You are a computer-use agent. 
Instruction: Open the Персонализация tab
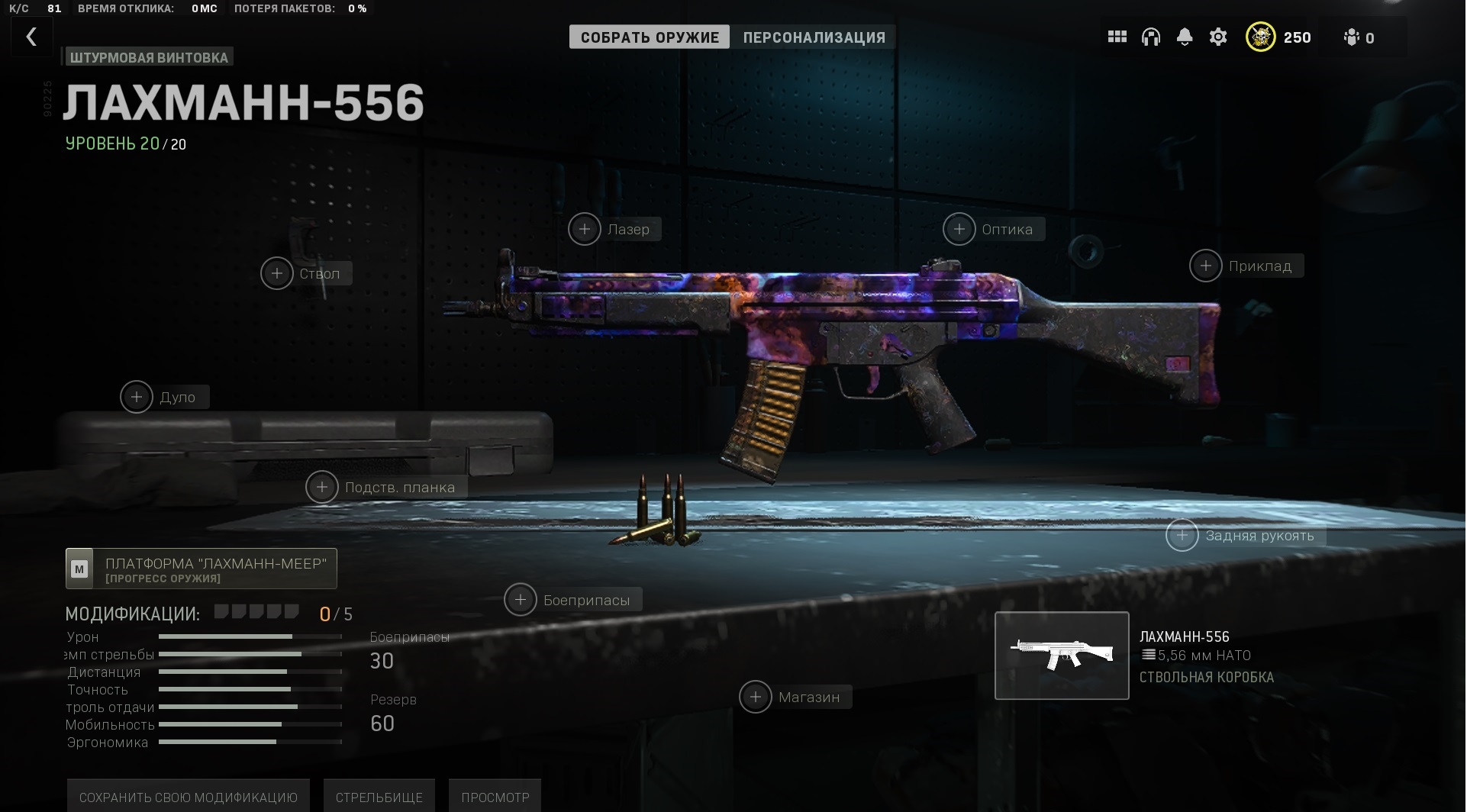(814, 37)
